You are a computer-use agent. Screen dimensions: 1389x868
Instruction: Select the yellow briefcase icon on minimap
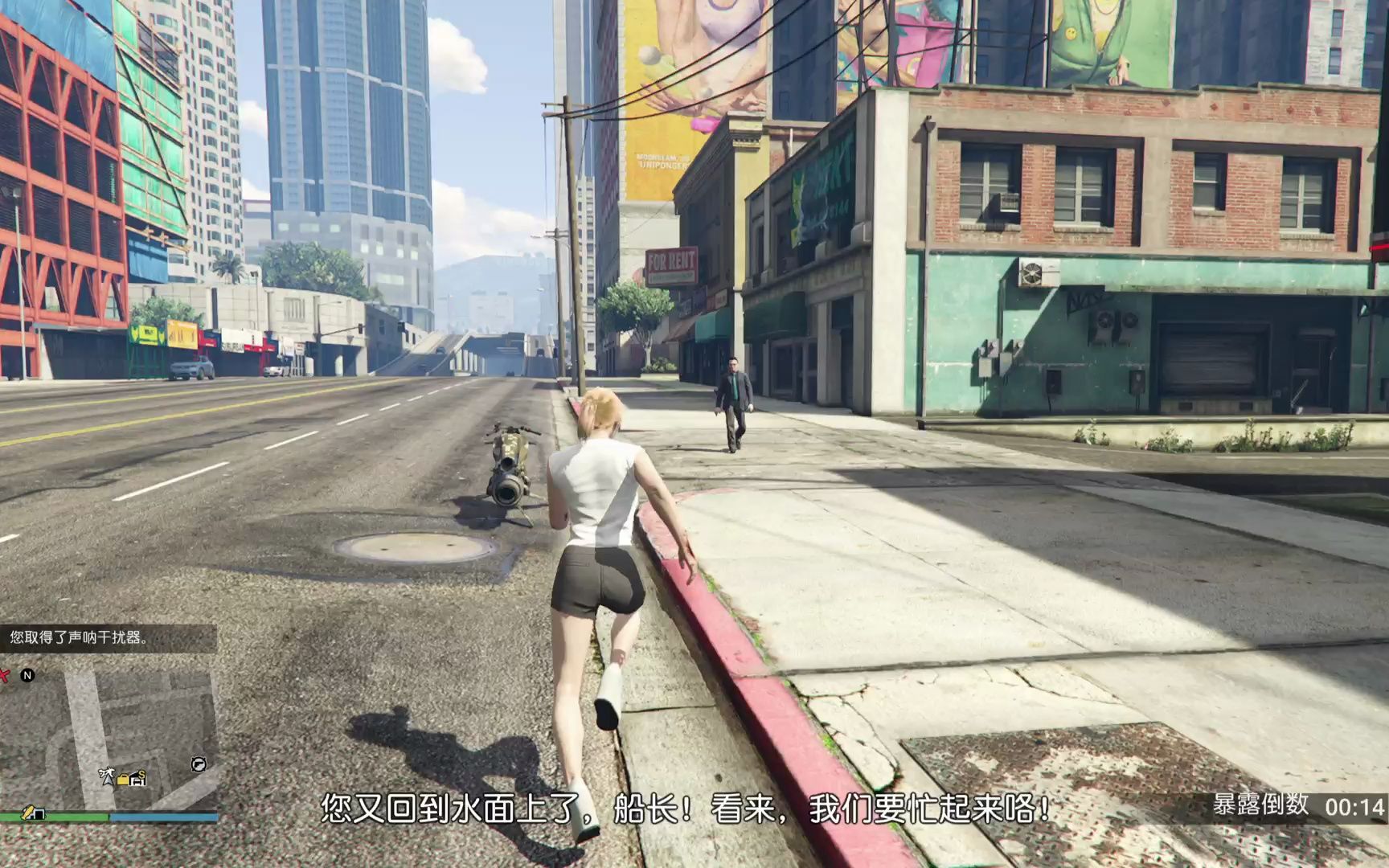123,779
